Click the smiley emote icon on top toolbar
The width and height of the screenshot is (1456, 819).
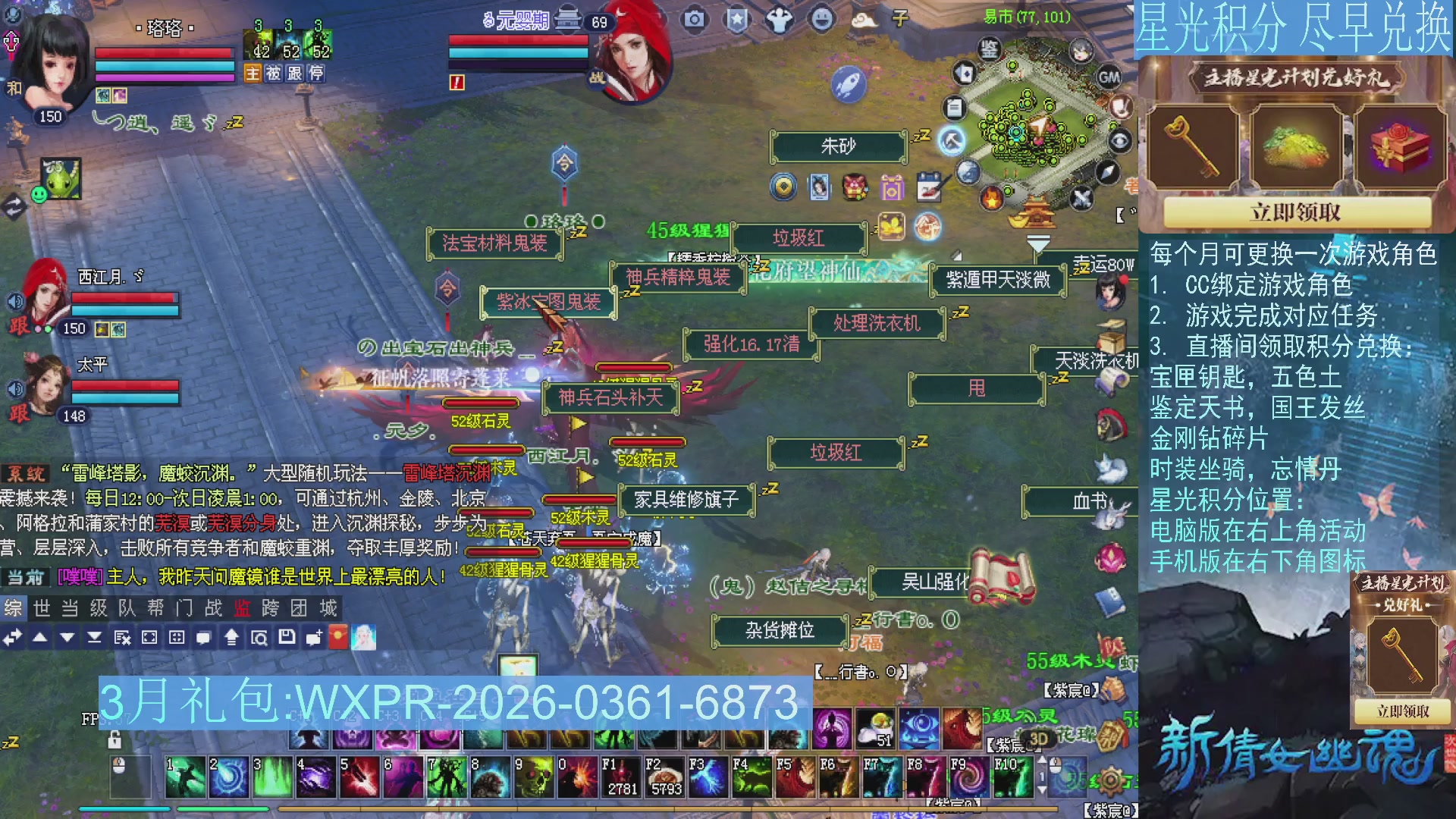822,20
